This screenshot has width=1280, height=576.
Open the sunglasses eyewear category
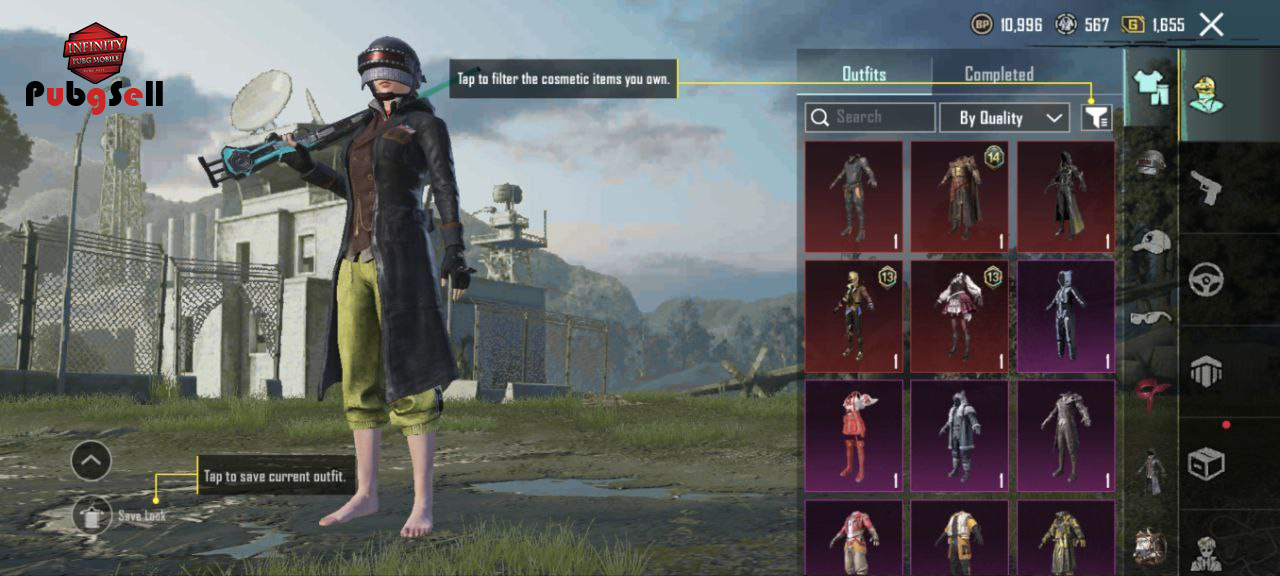[x=1152, y=318]
